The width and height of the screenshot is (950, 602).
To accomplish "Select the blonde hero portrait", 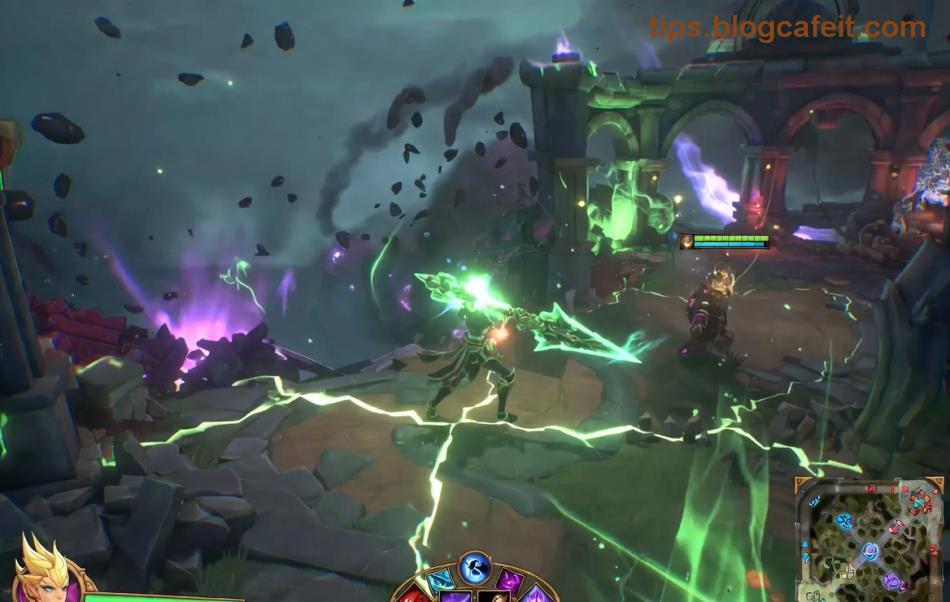I will pyautogui.click(x=45, y=573).
